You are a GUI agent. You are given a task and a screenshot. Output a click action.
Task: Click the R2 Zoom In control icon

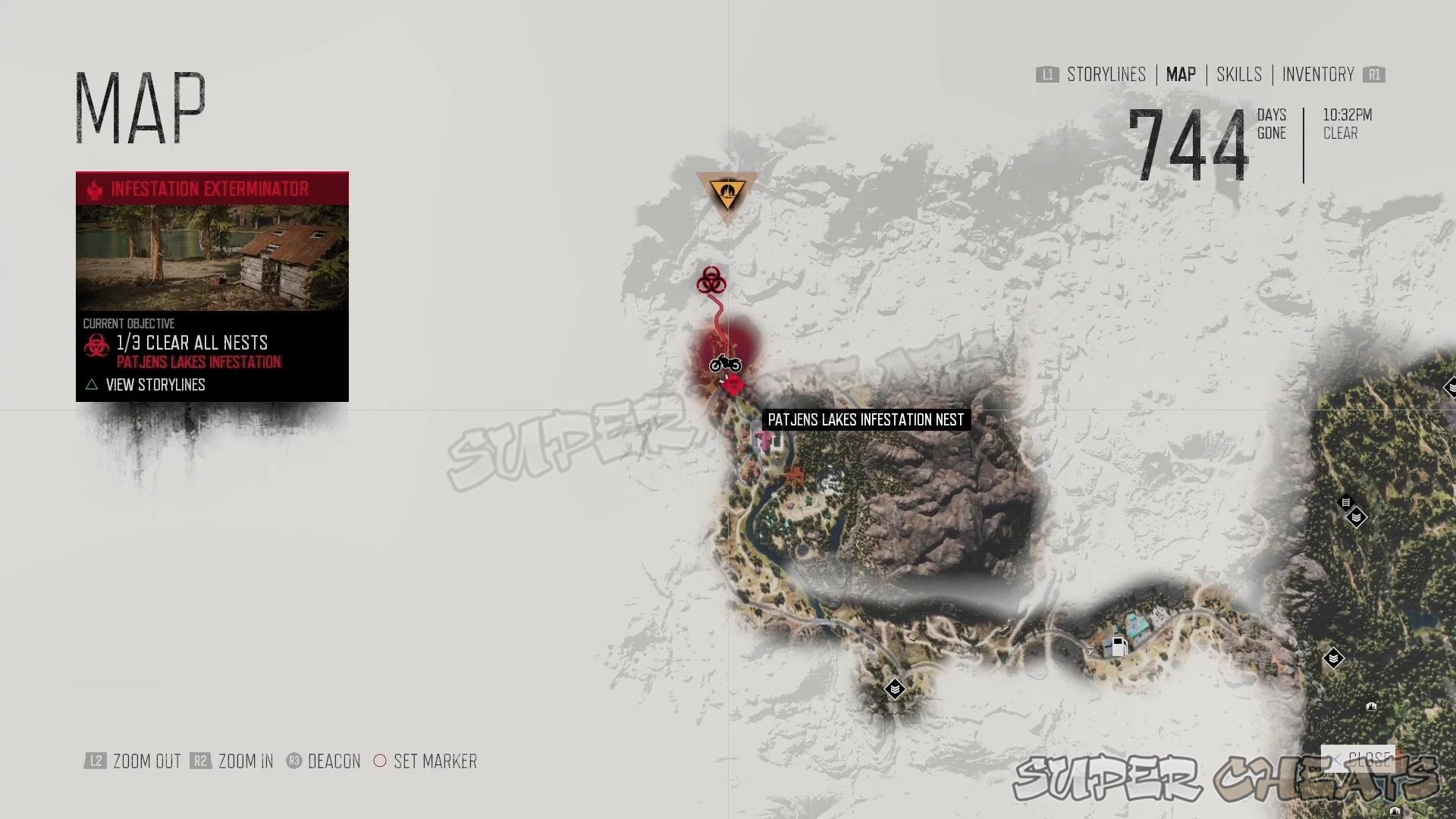pyautogui.click(x=201, y=761)
